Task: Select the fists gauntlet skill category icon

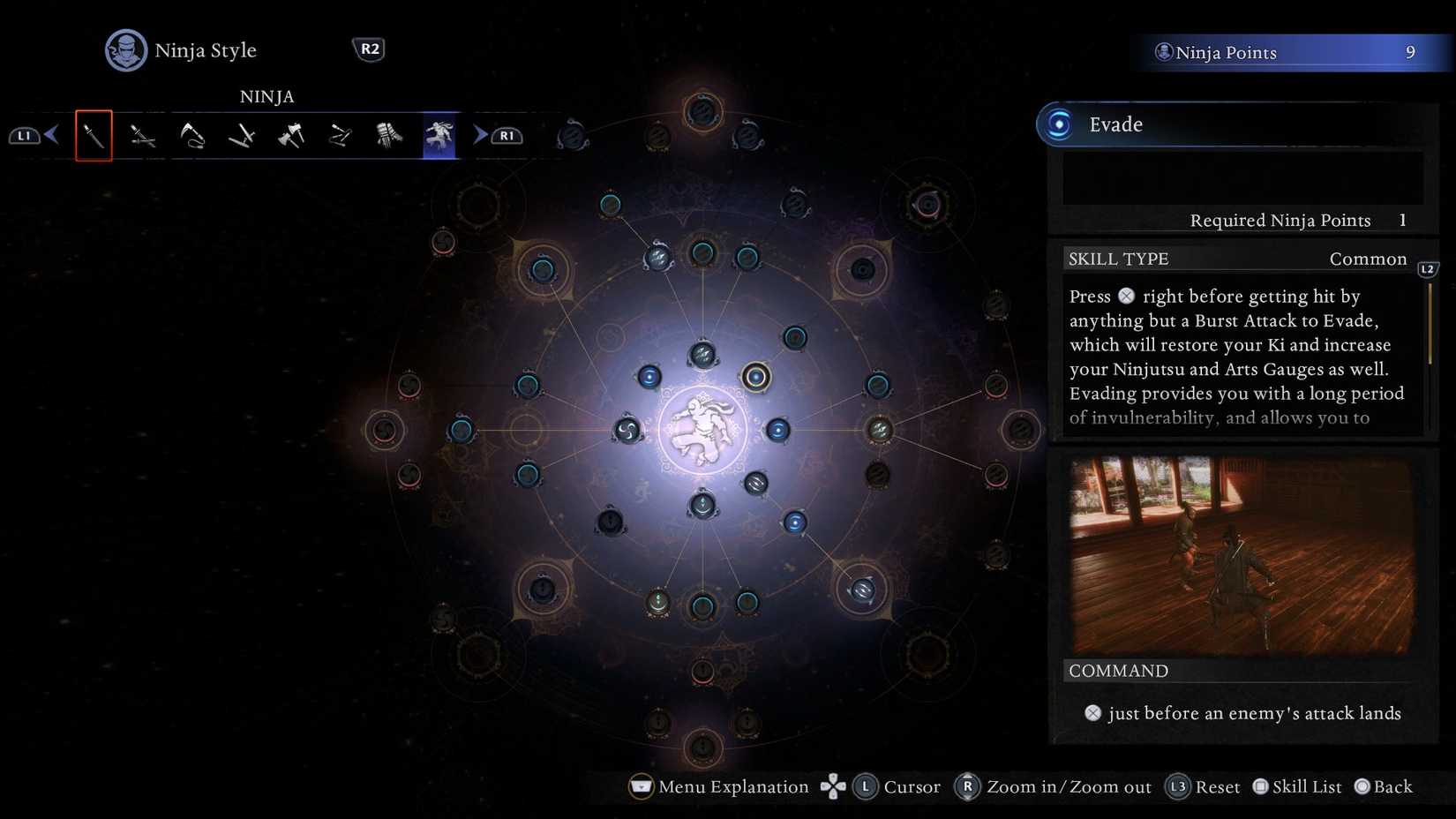Action: (x=388, y=137)
